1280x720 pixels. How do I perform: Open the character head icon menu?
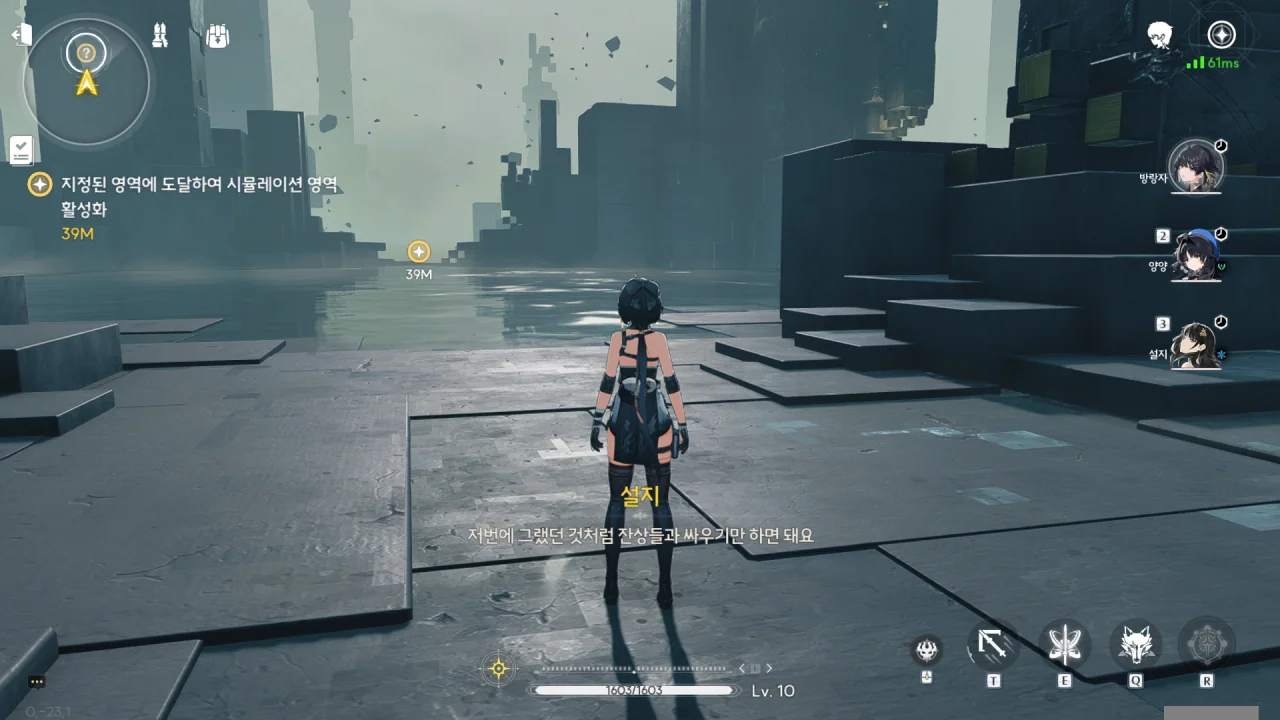(x=1159, y=35)
